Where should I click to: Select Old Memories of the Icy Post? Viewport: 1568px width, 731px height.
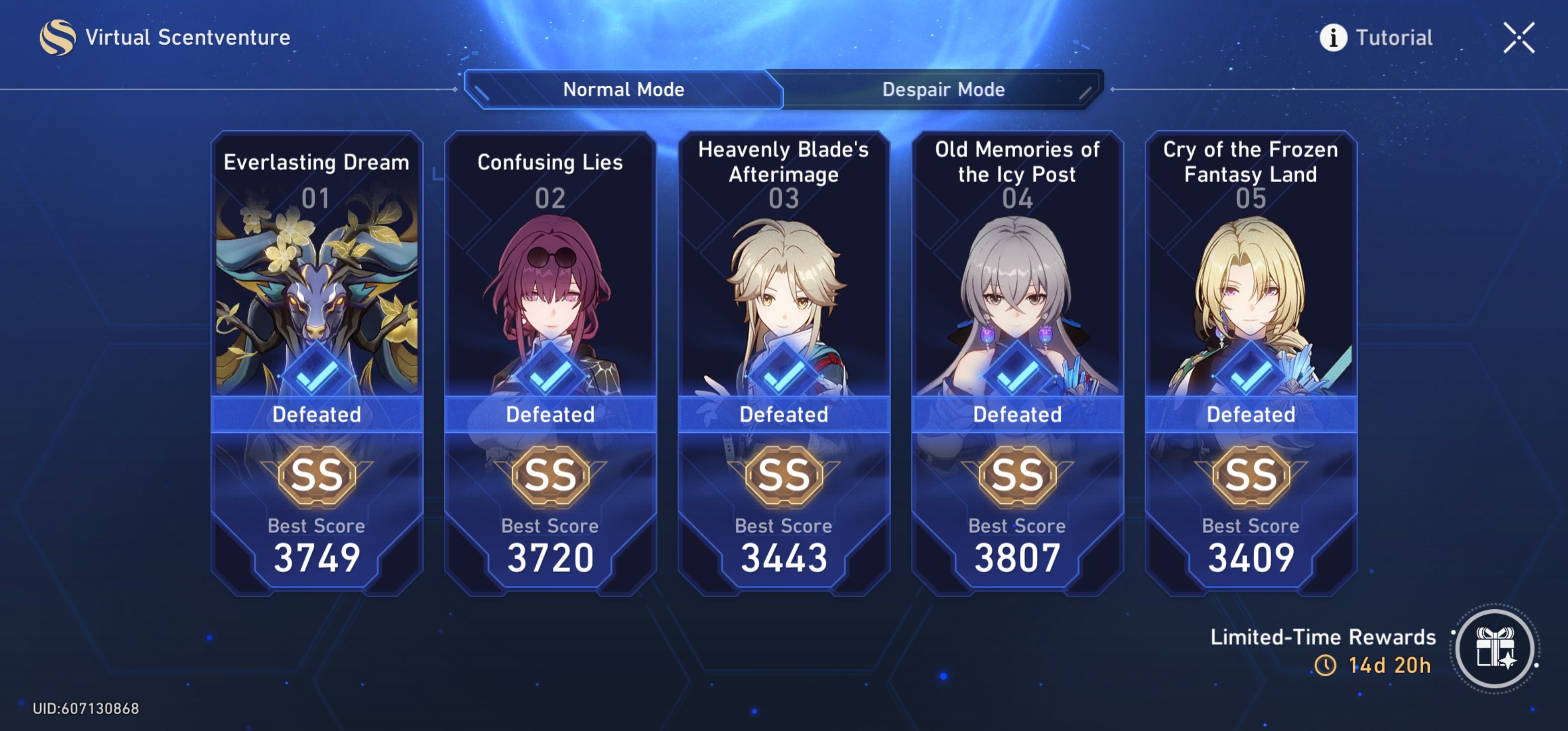(x=1016, y=274)
